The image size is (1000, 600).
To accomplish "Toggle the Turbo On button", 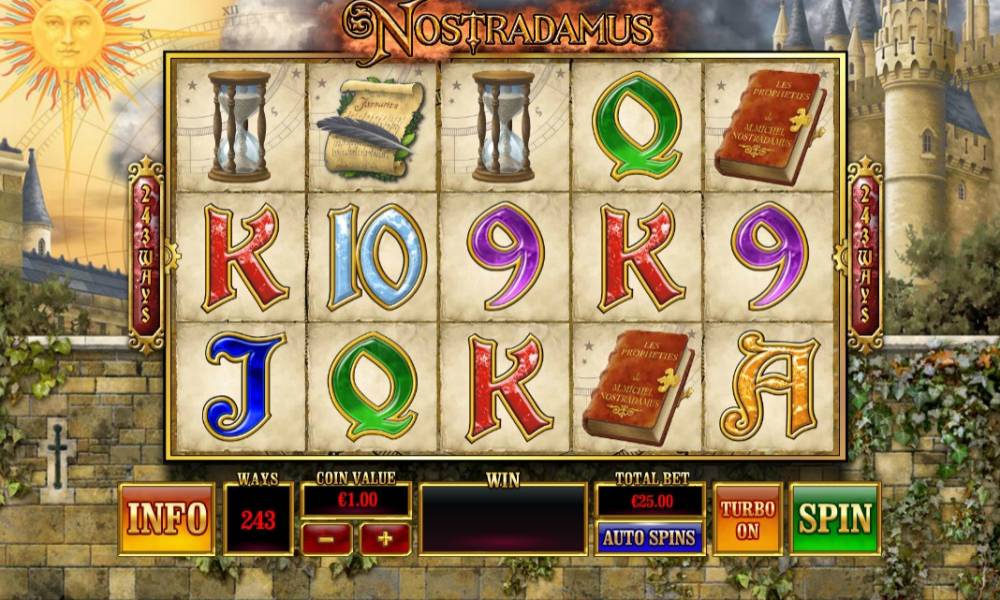I will click(x=748, y=519).
